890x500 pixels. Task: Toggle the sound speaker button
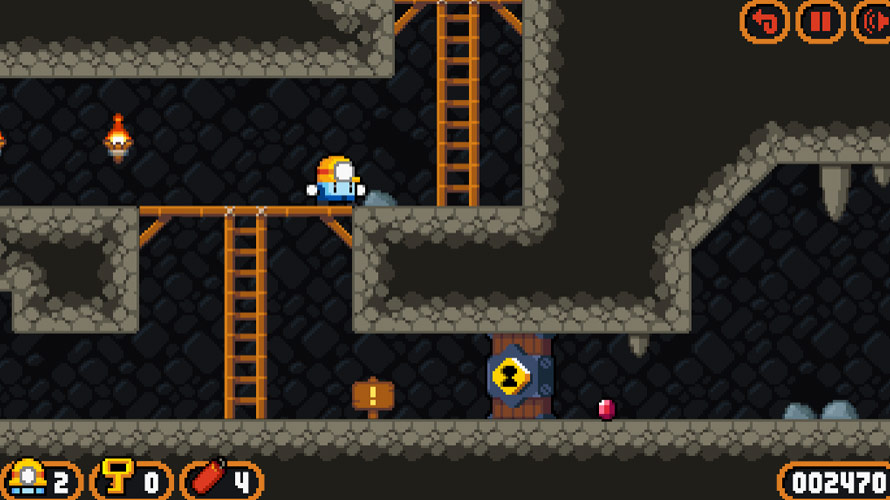tap(872, 21)
